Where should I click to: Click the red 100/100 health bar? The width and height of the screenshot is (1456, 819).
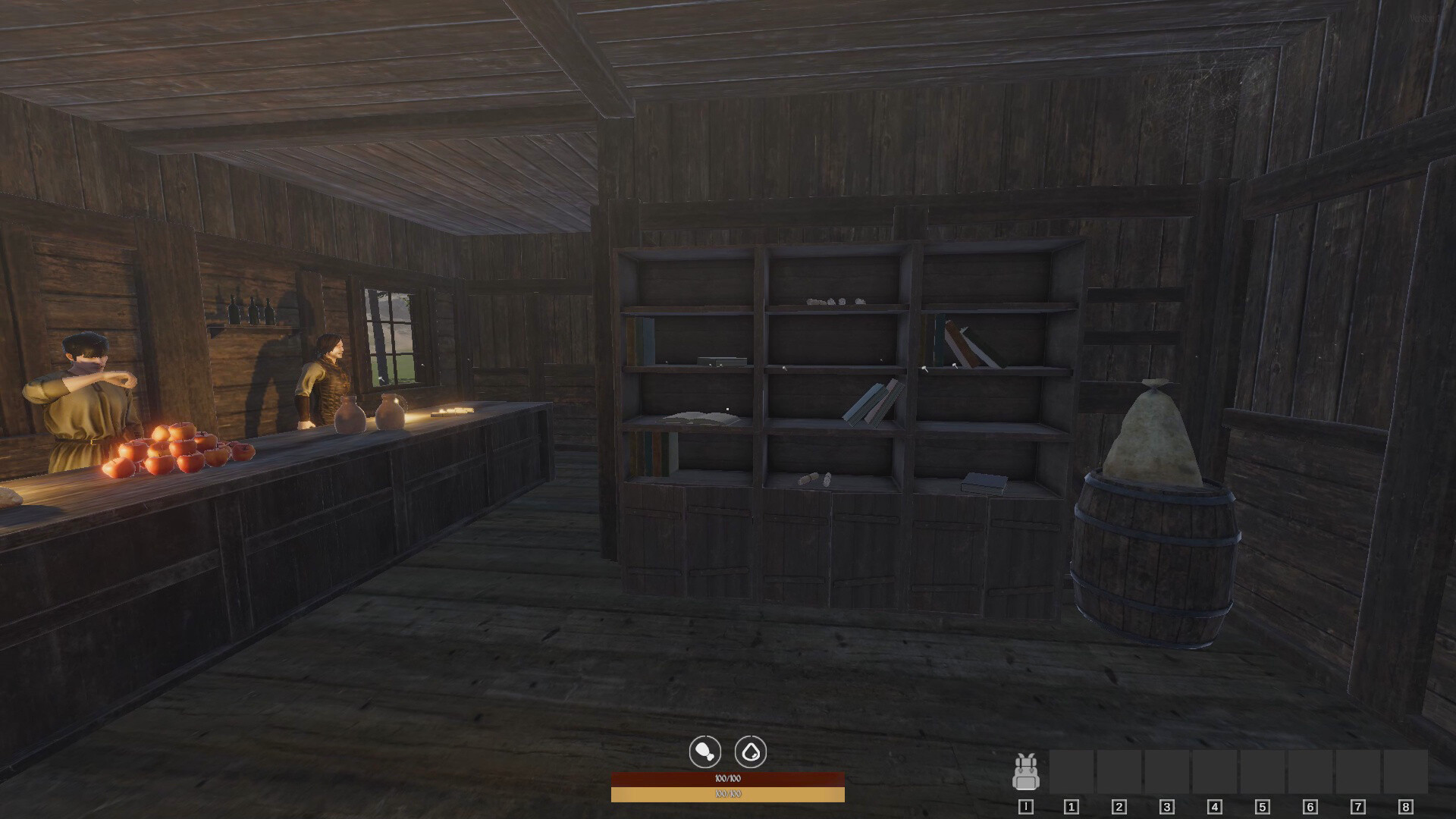tap(728, 778)
